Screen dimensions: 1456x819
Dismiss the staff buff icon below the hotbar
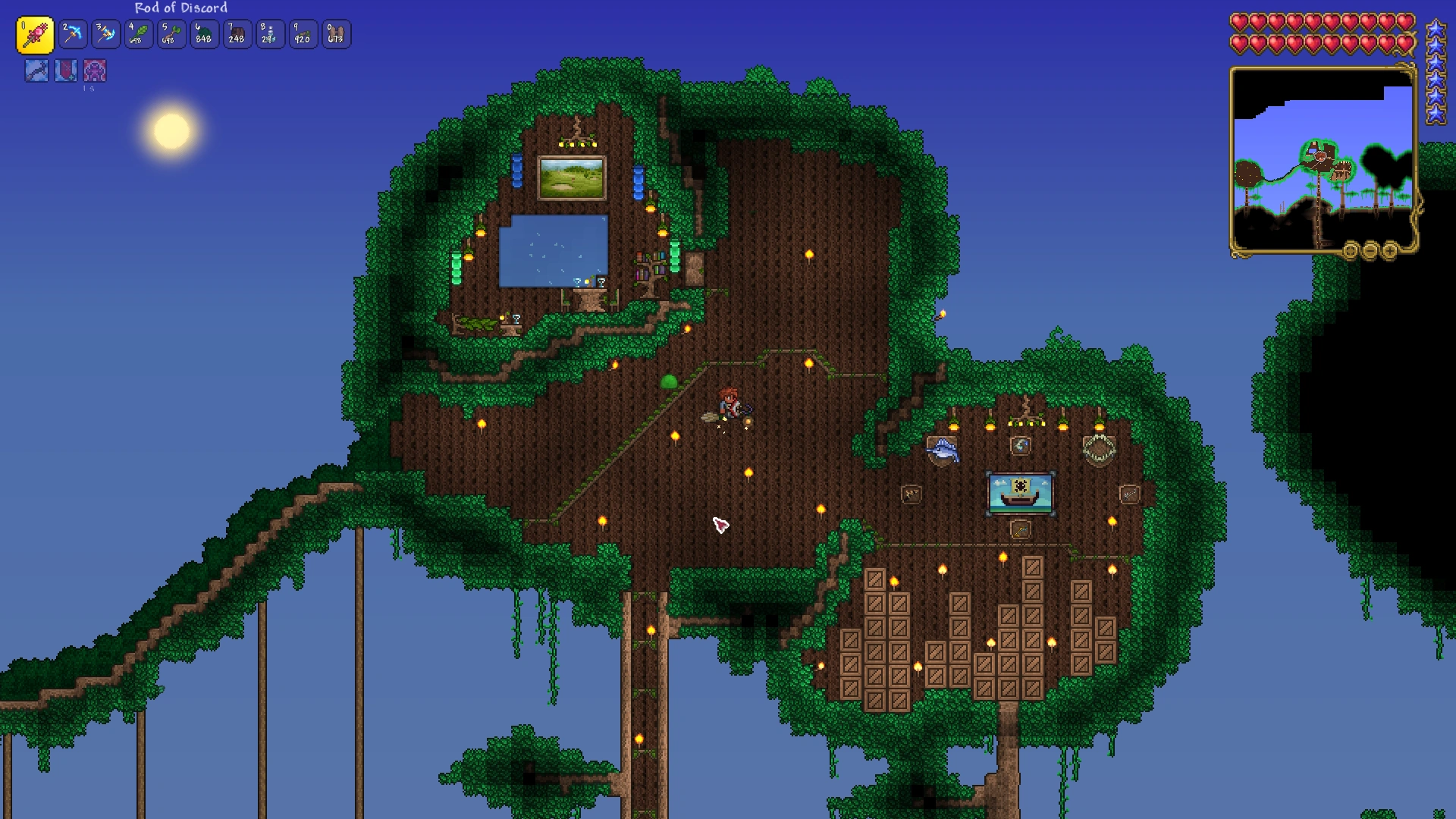36,71
